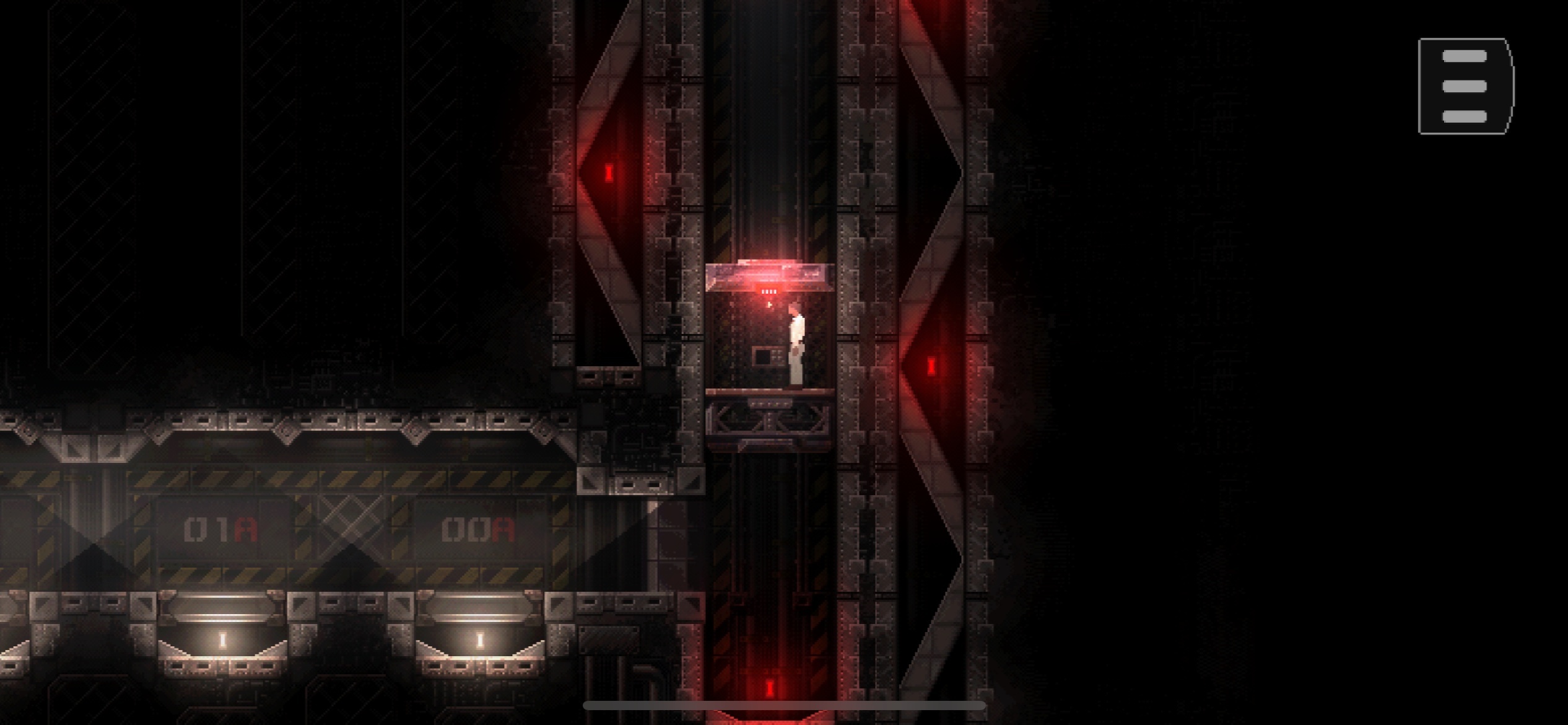Open the hamburger menu button
The width and height of the screenshot is (1568, 725).
coord(1465,86)
